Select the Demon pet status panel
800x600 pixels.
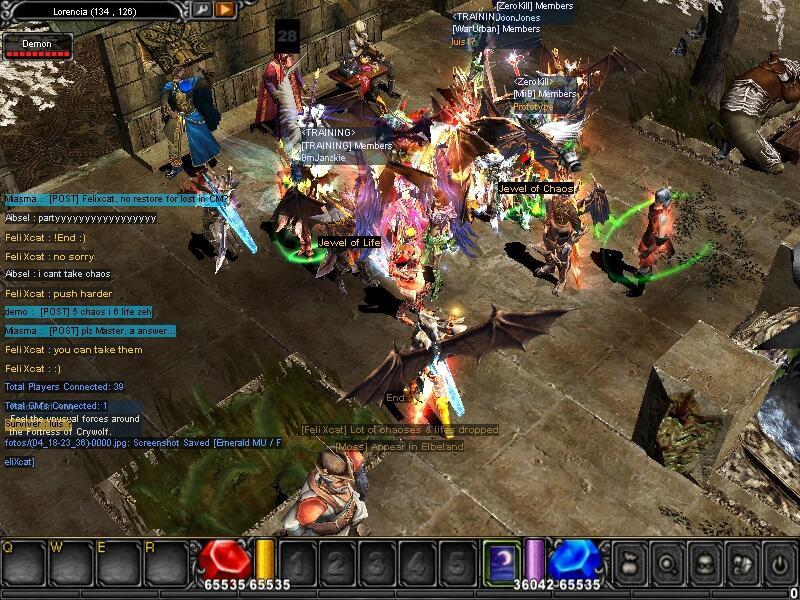point(38,45)
